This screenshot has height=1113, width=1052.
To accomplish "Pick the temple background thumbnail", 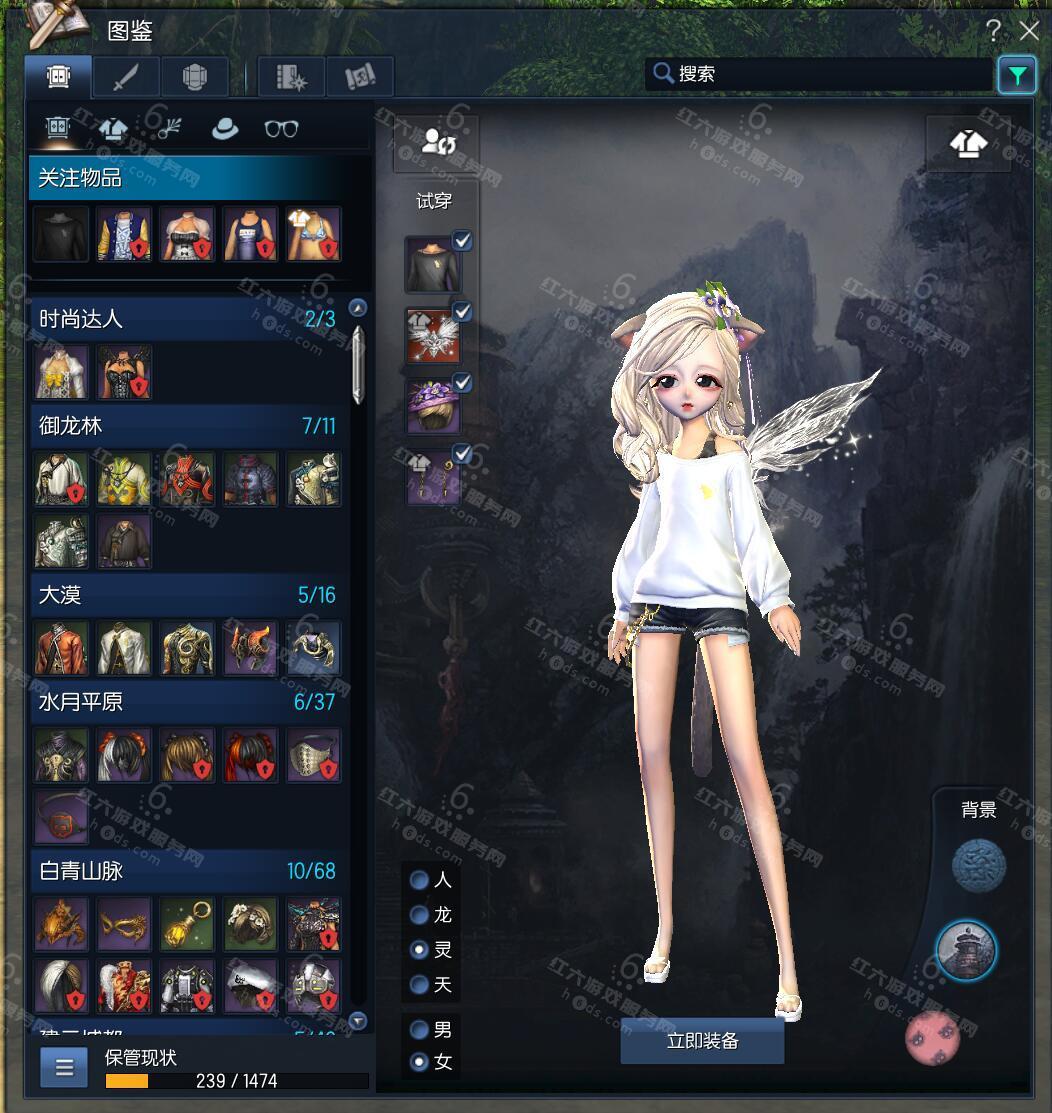I will 966,949.
